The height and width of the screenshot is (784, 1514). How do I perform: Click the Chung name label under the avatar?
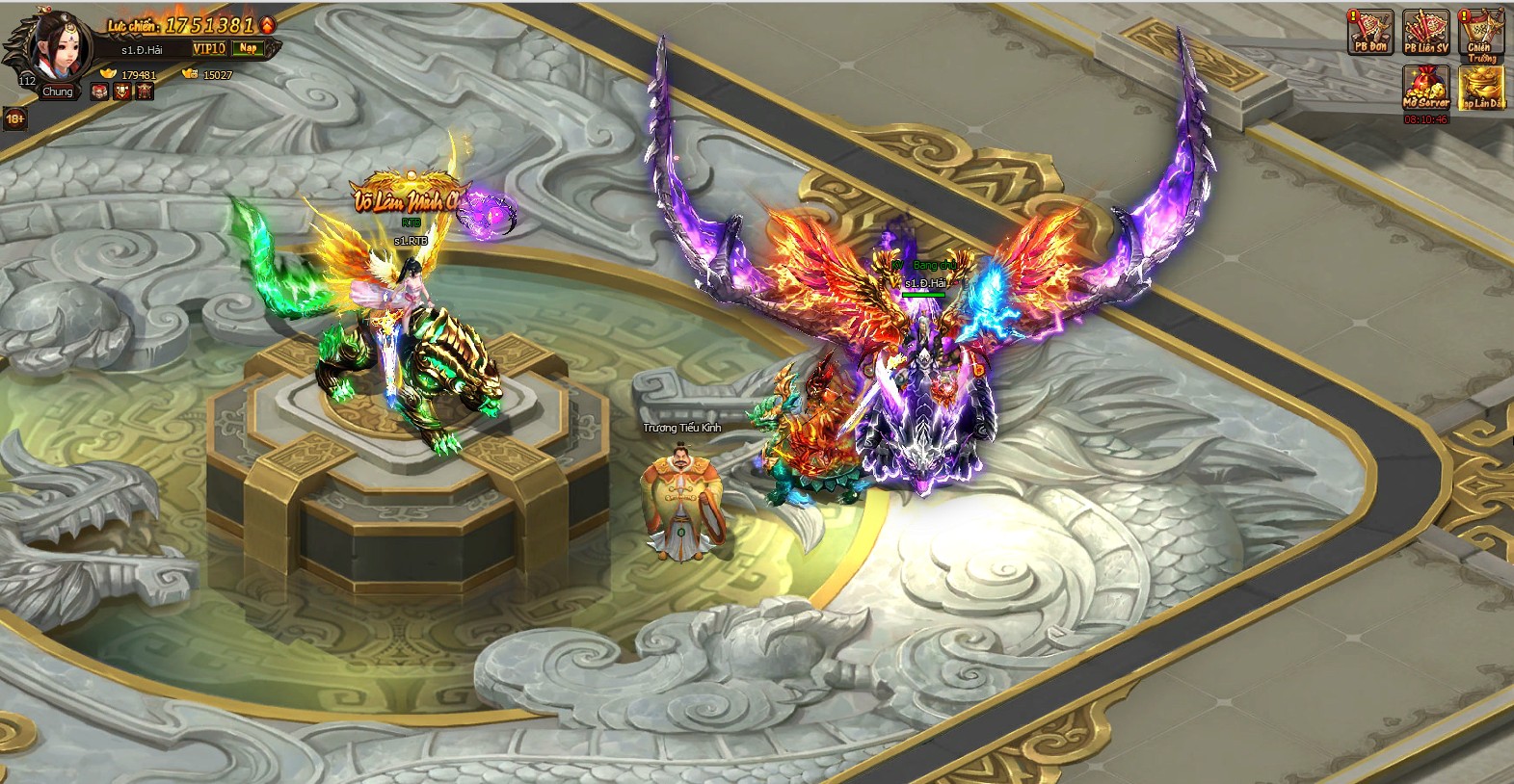click(58, 91)
